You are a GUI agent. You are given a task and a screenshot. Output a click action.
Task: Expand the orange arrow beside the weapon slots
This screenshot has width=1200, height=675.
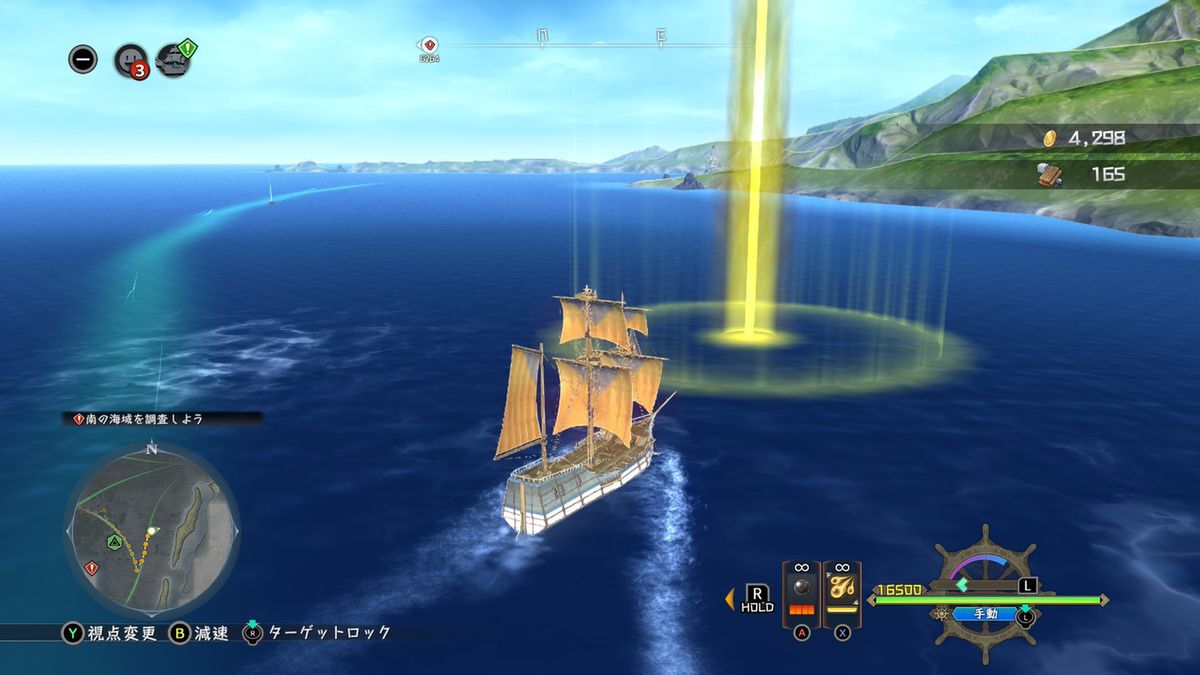click(729, 599)
